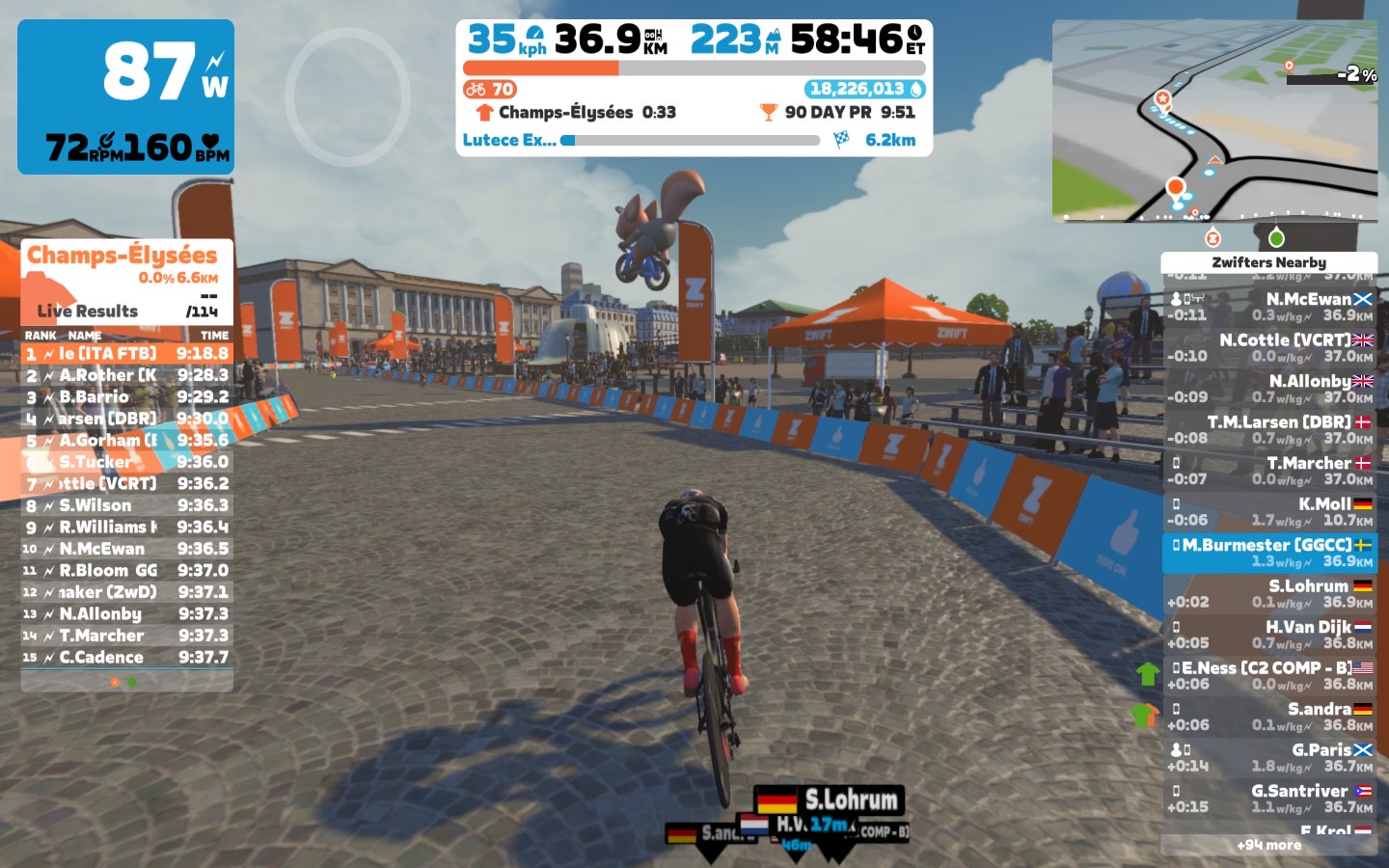Image resolution: width=1389 pixels, height=868 pixels.
Task: Show the +94 more nearby Zwifters
Action: click(x=1268, y=845)
